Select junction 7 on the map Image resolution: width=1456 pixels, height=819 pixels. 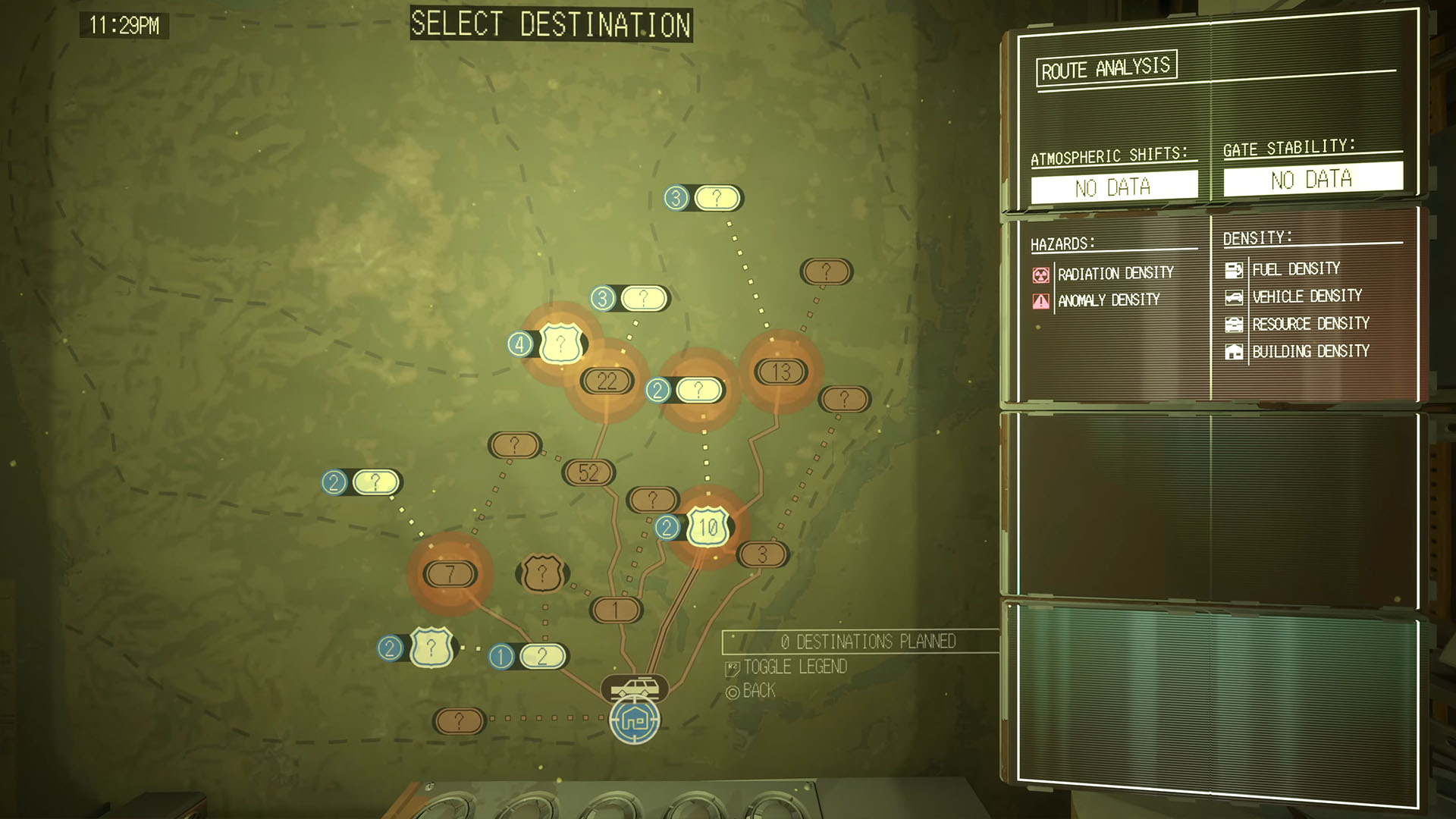(x=450, y=574)
